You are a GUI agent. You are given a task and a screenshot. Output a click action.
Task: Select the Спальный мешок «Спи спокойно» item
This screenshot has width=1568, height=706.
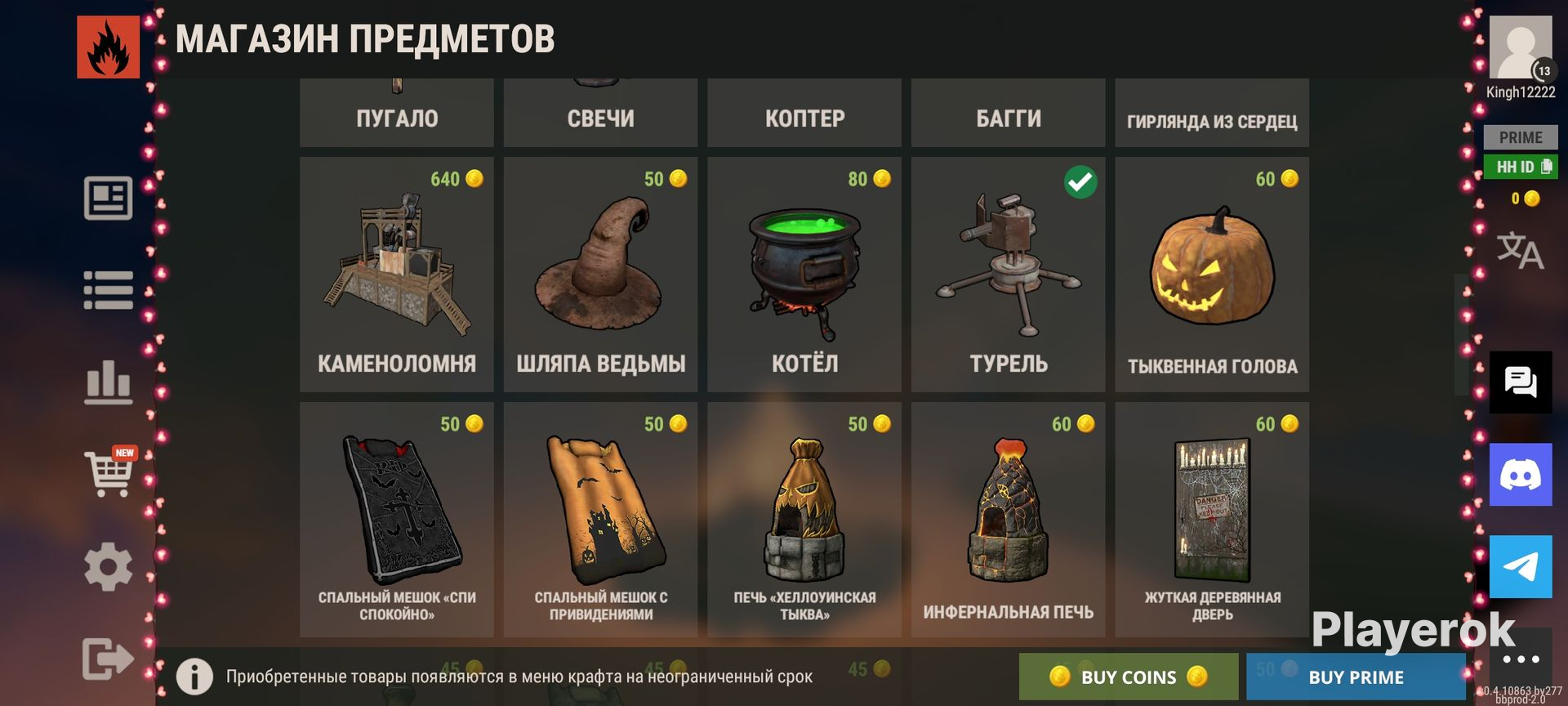click(x=397, y=520)
